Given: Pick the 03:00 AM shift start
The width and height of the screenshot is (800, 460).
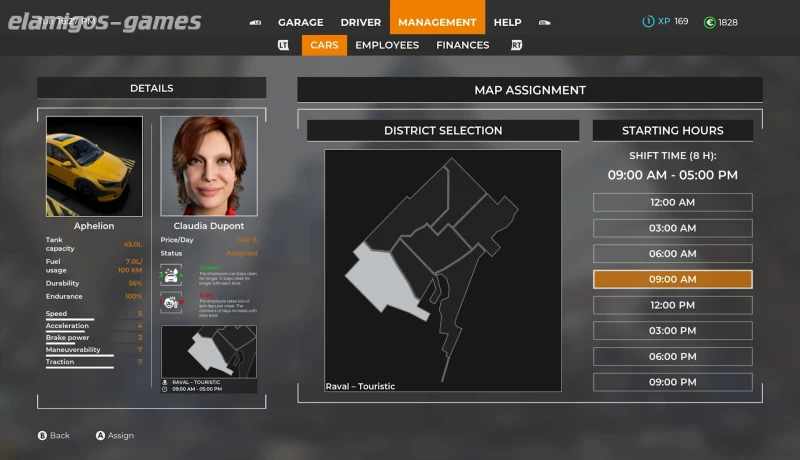Looking at the screenshot, I should tap(672, 228).
